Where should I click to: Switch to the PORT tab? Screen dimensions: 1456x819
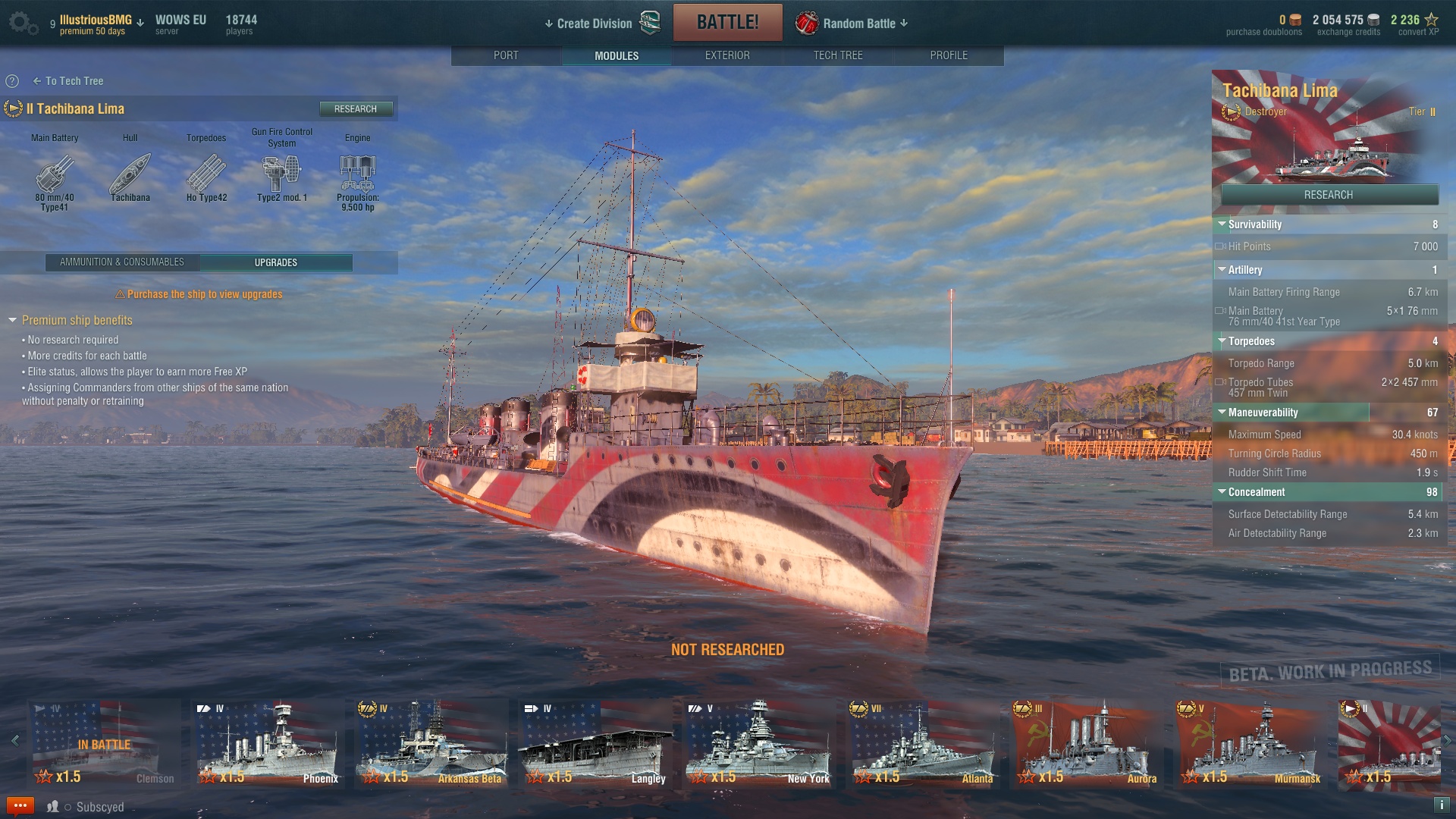point(506,55)
